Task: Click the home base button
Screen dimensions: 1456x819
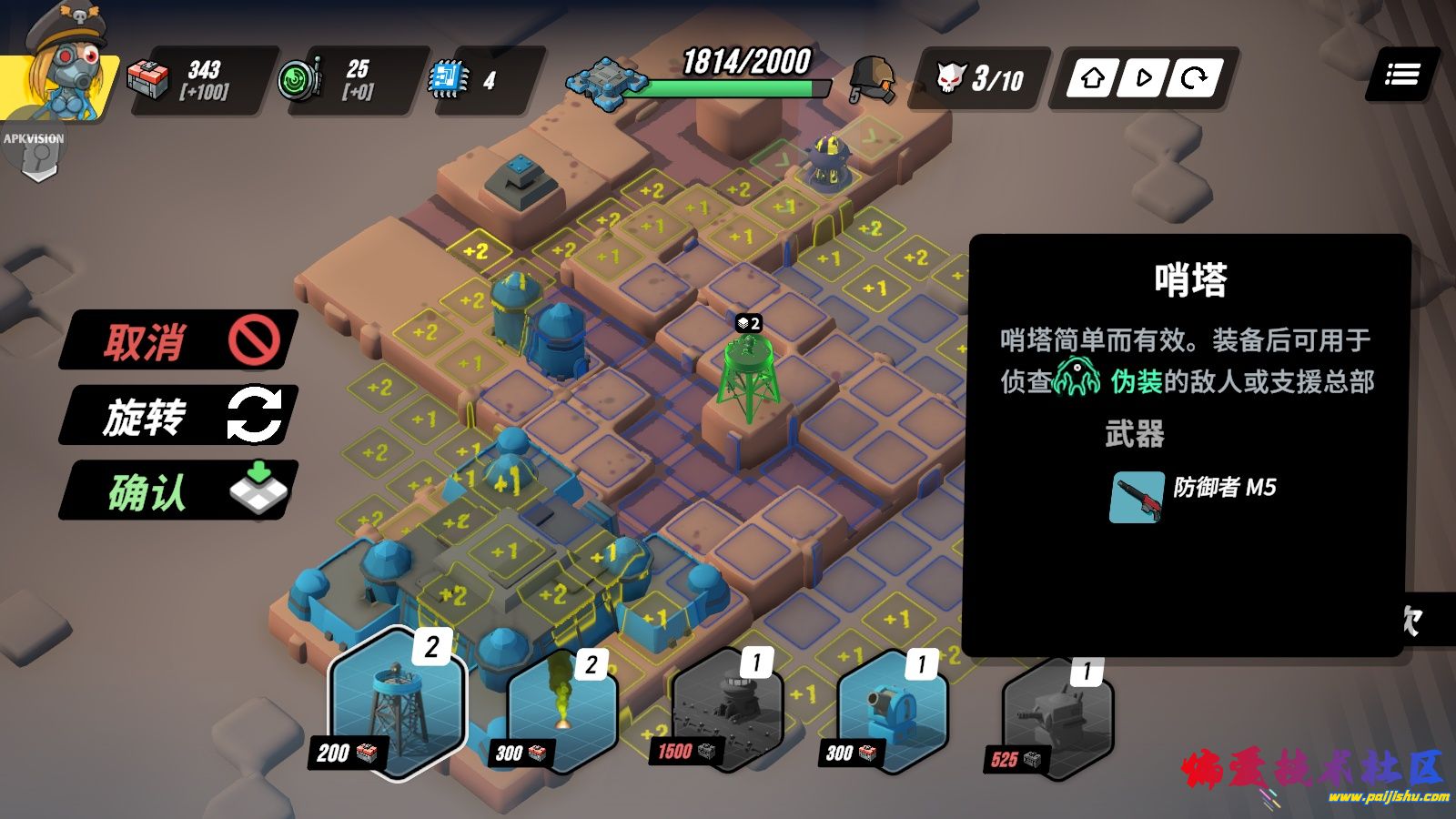Action: point(1093,78)
